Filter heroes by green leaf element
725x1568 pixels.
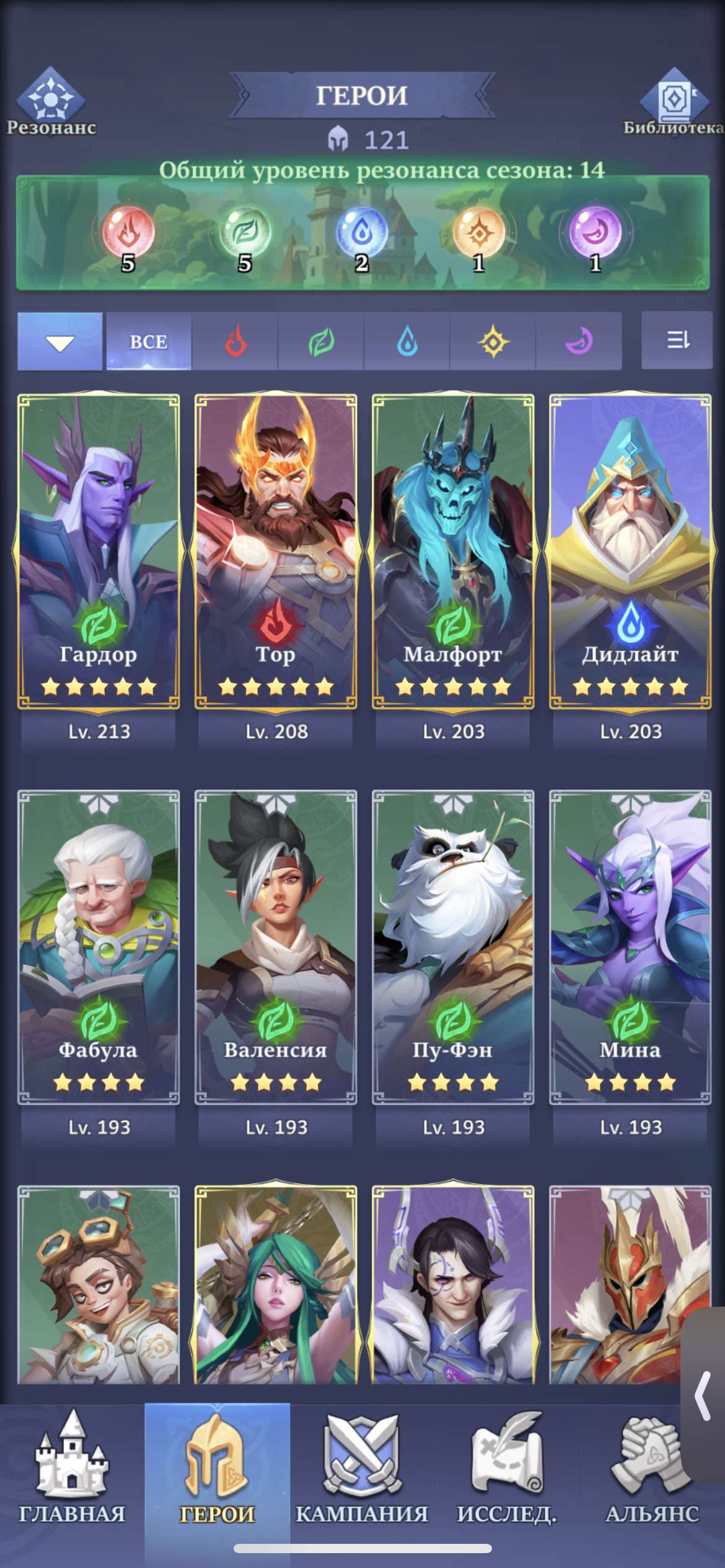tap(321, 341)
